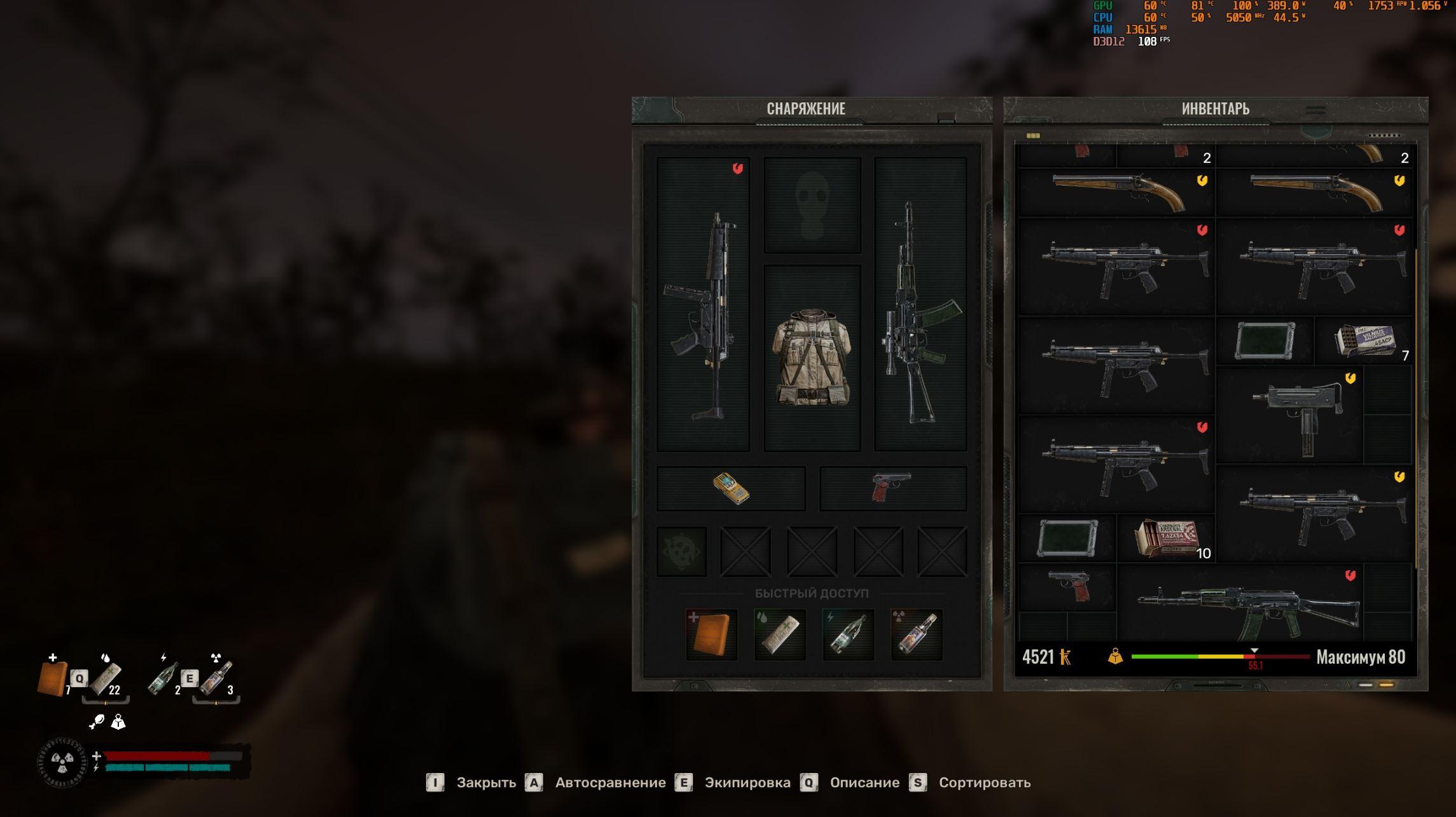Select the yellow detector in its equipment slot

[x=731, y=488]
